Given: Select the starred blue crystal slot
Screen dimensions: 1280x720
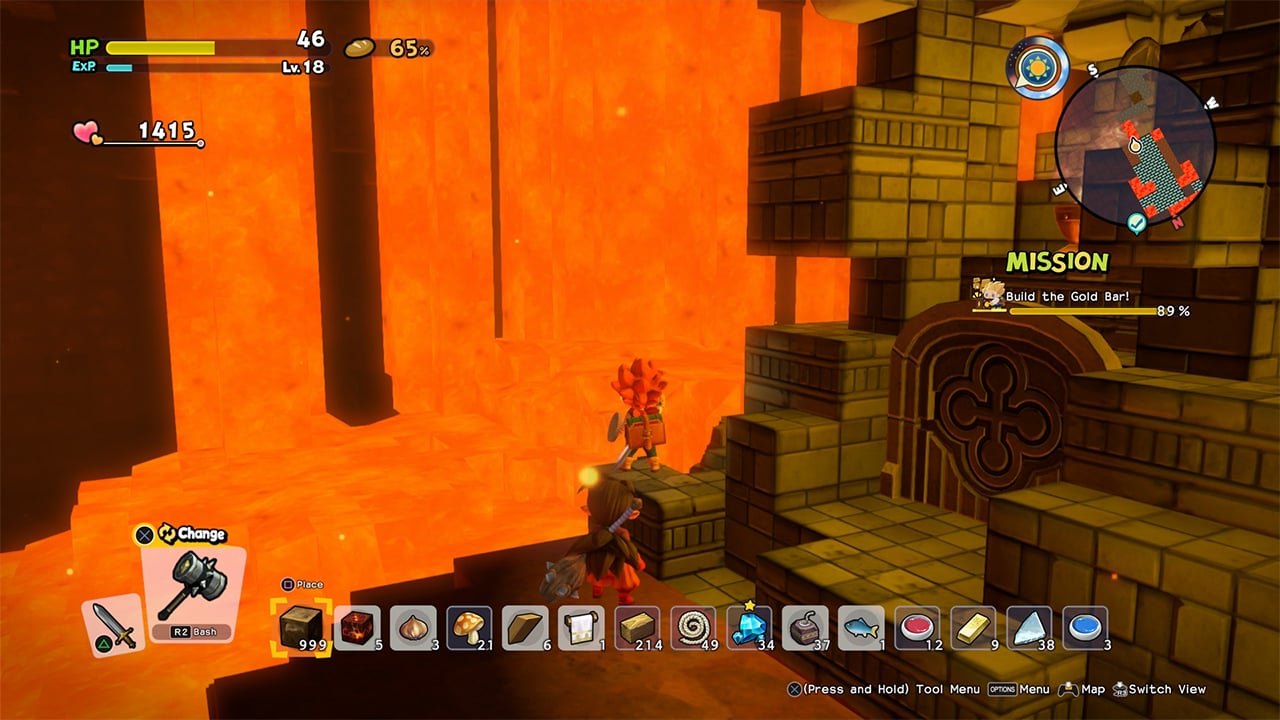Looking at the screenshot, I should (x=749, y=627).
